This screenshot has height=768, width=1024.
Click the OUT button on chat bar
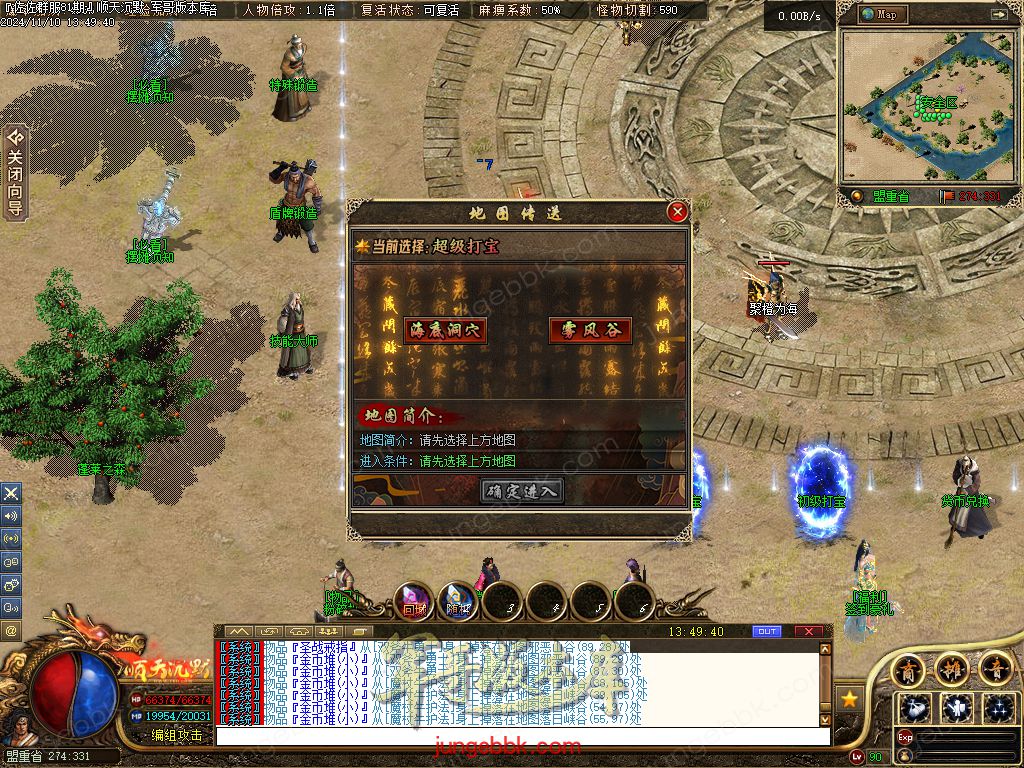point(767,632)
